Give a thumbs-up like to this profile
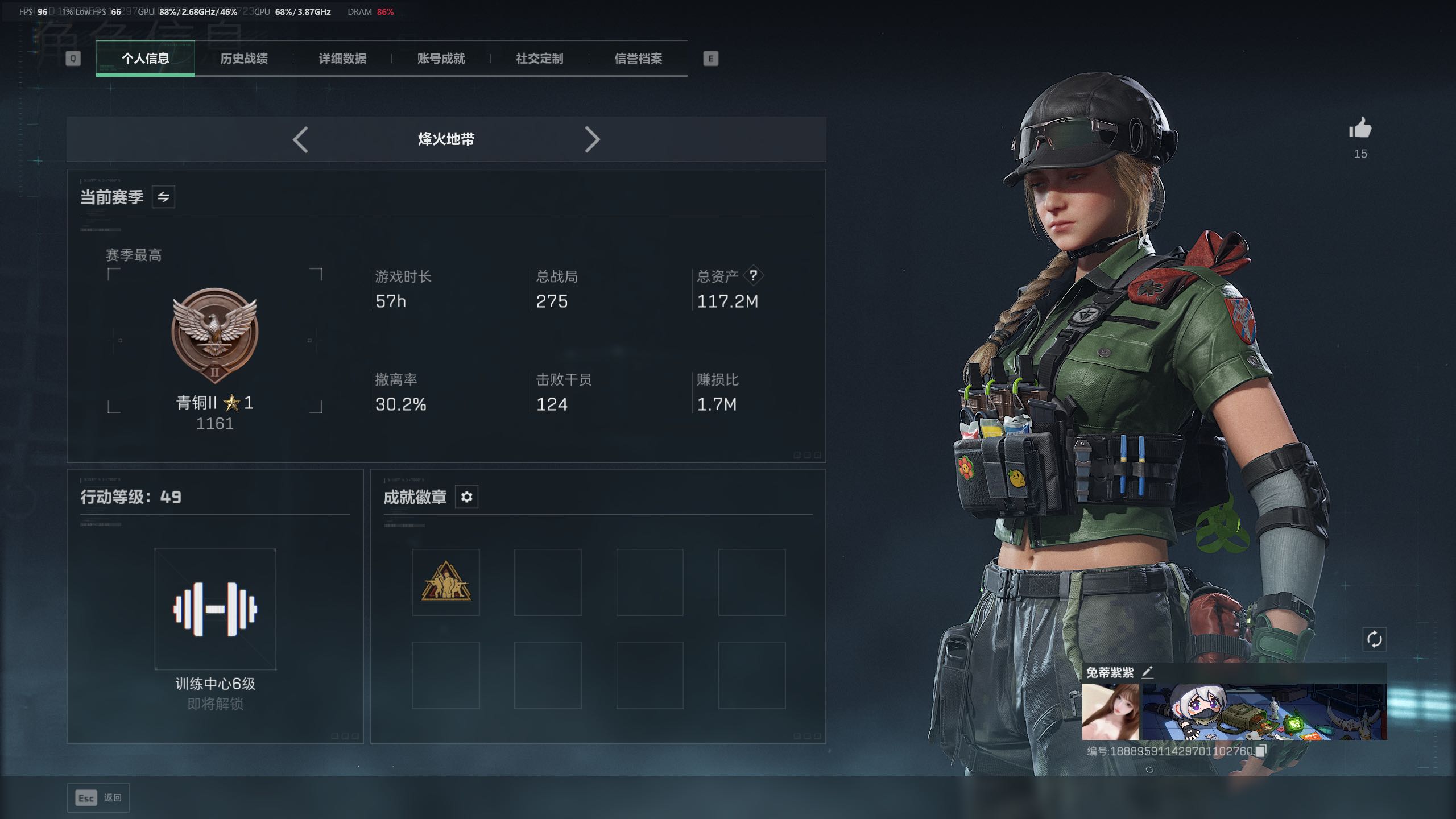1456x819 pixels. (x=1360, y=129)
